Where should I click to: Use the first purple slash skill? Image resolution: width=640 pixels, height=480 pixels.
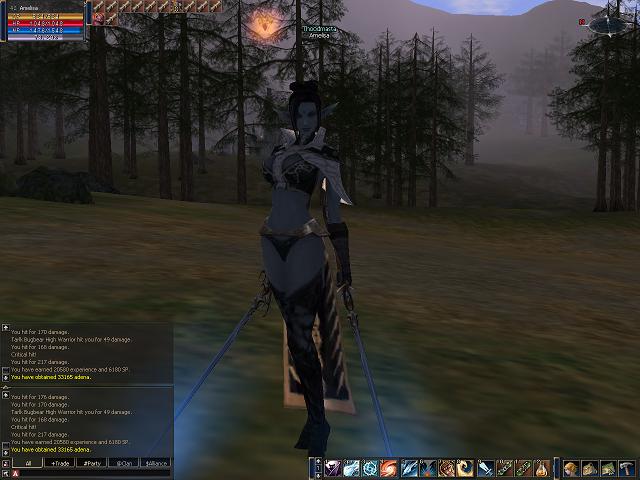[331, 468]
